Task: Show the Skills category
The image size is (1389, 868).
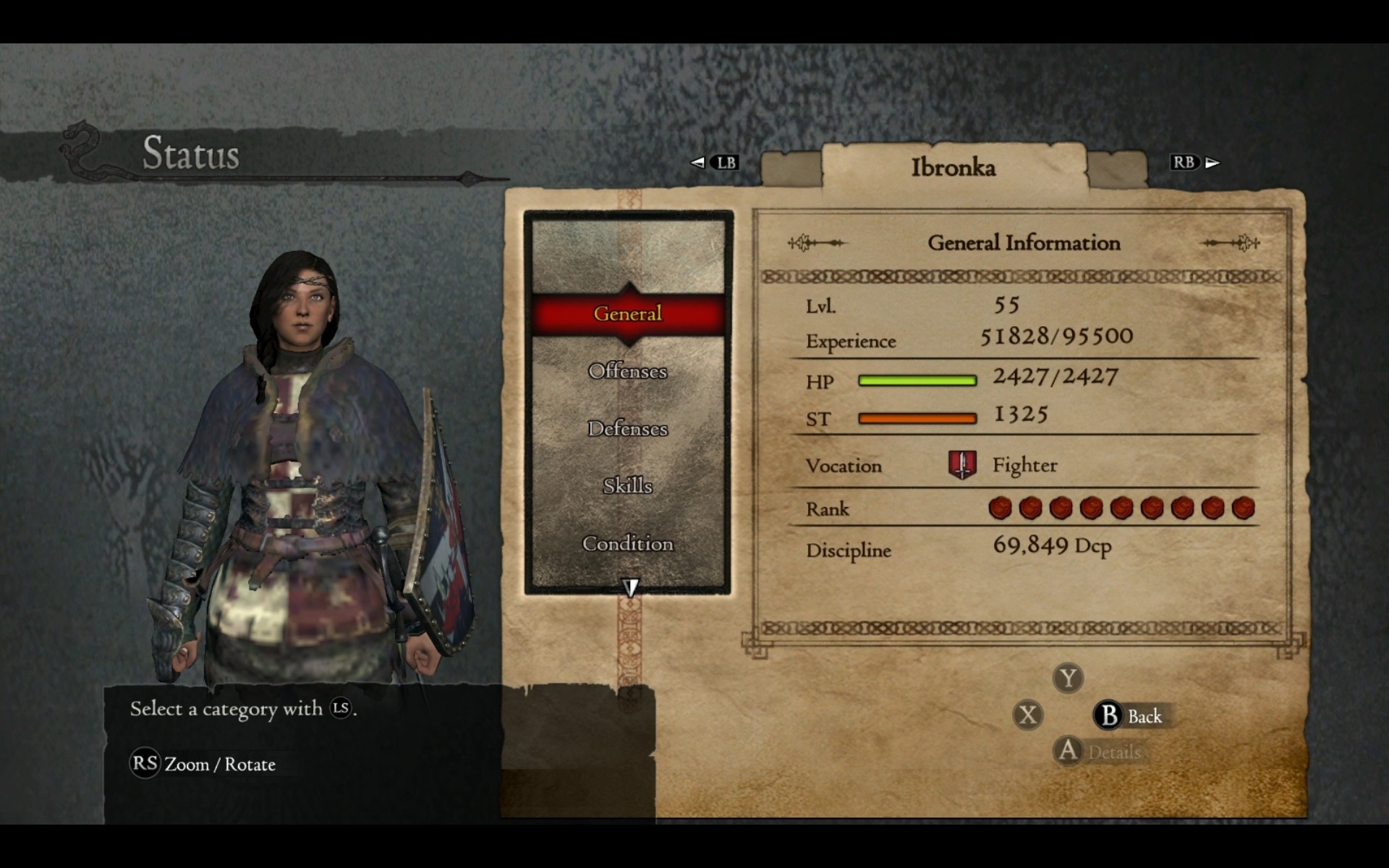Action: pyautogui.click(x=627, y=485)
